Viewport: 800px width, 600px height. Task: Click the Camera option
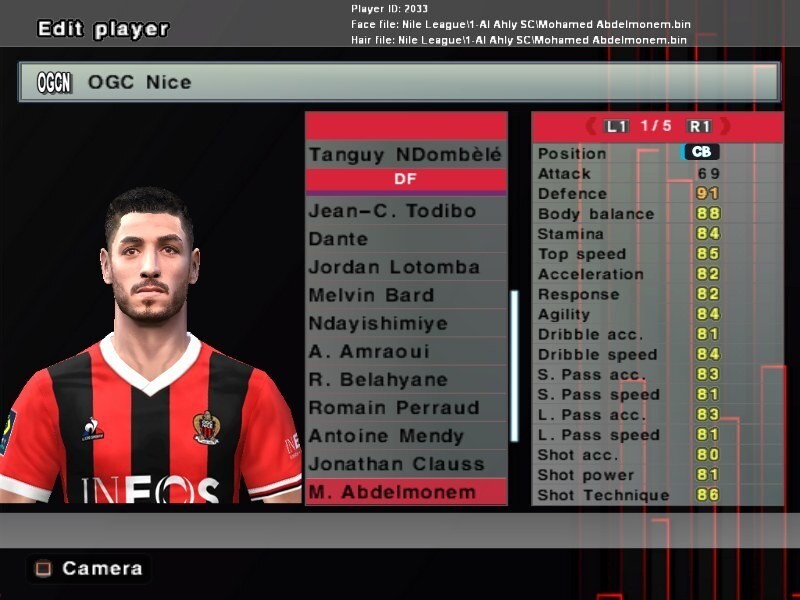[x=89, y=568]
